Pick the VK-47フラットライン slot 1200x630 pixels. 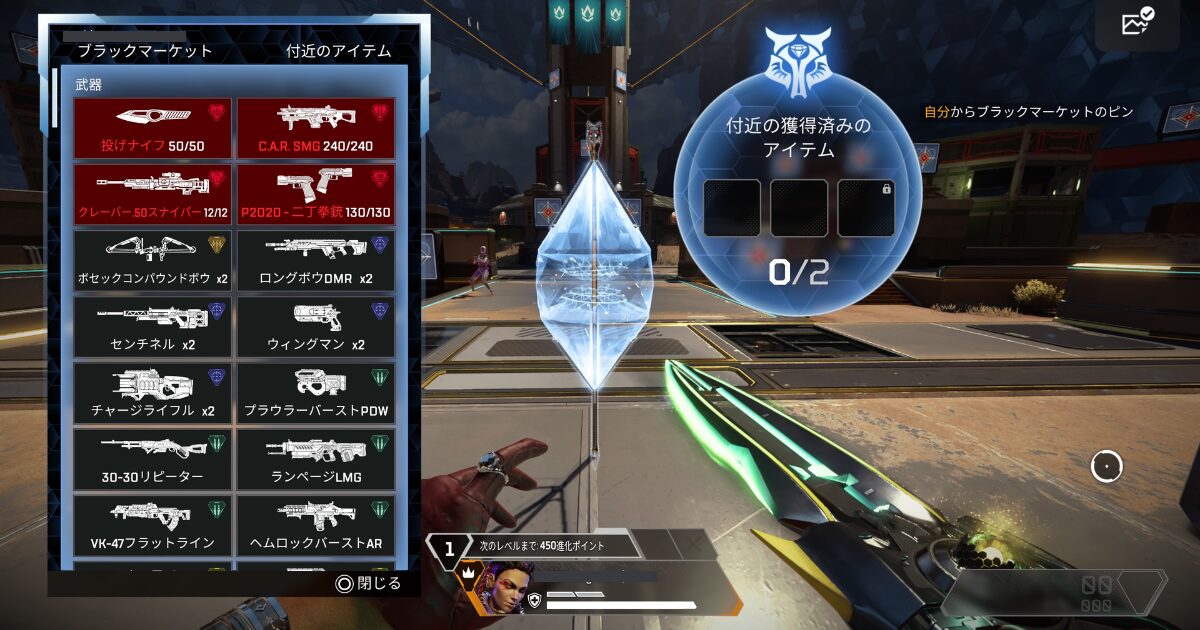(152, 524)
